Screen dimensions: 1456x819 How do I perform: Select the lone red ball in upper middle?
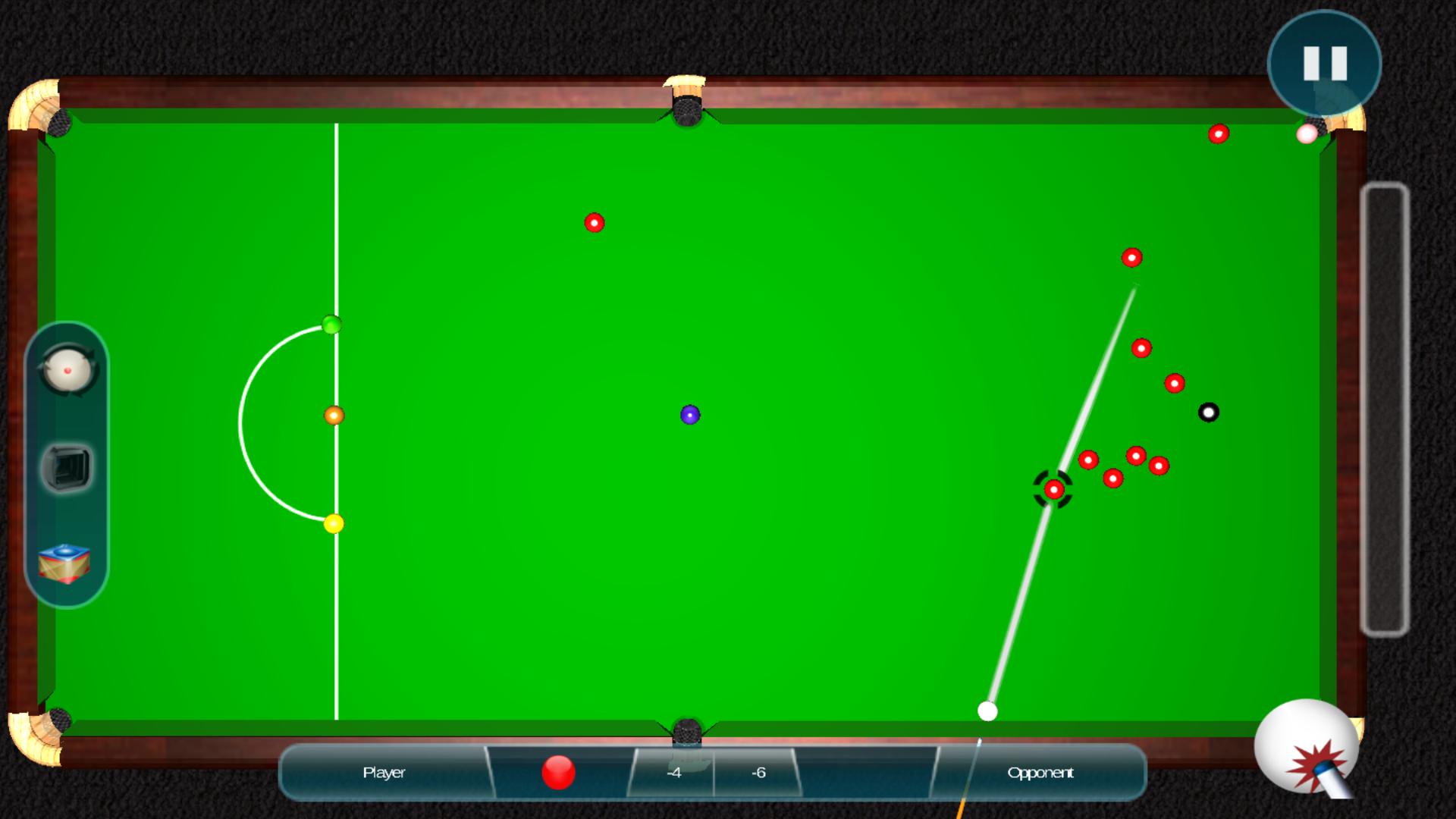[595, 224]
